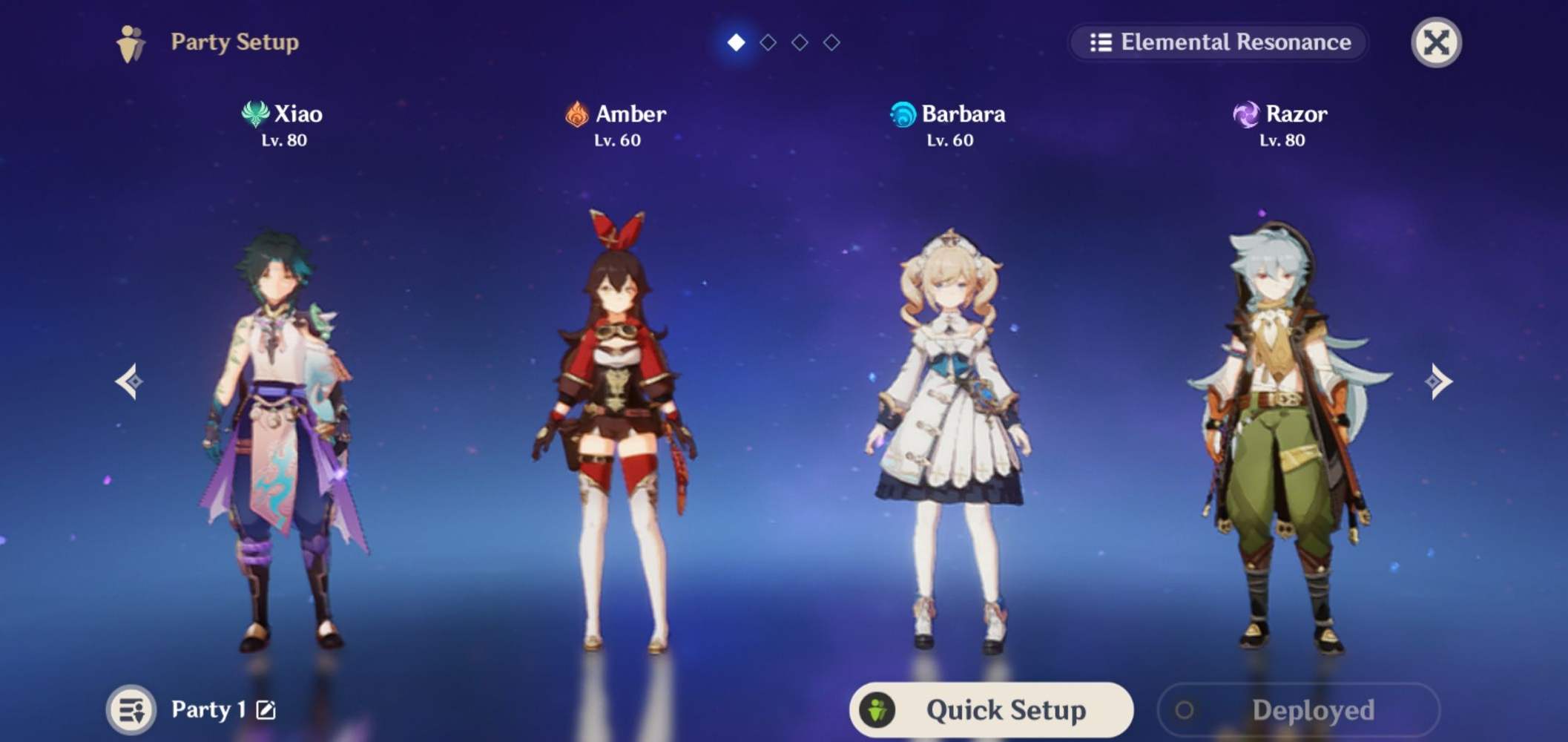Open the party list icon at bottom left

tap(130, 709)
